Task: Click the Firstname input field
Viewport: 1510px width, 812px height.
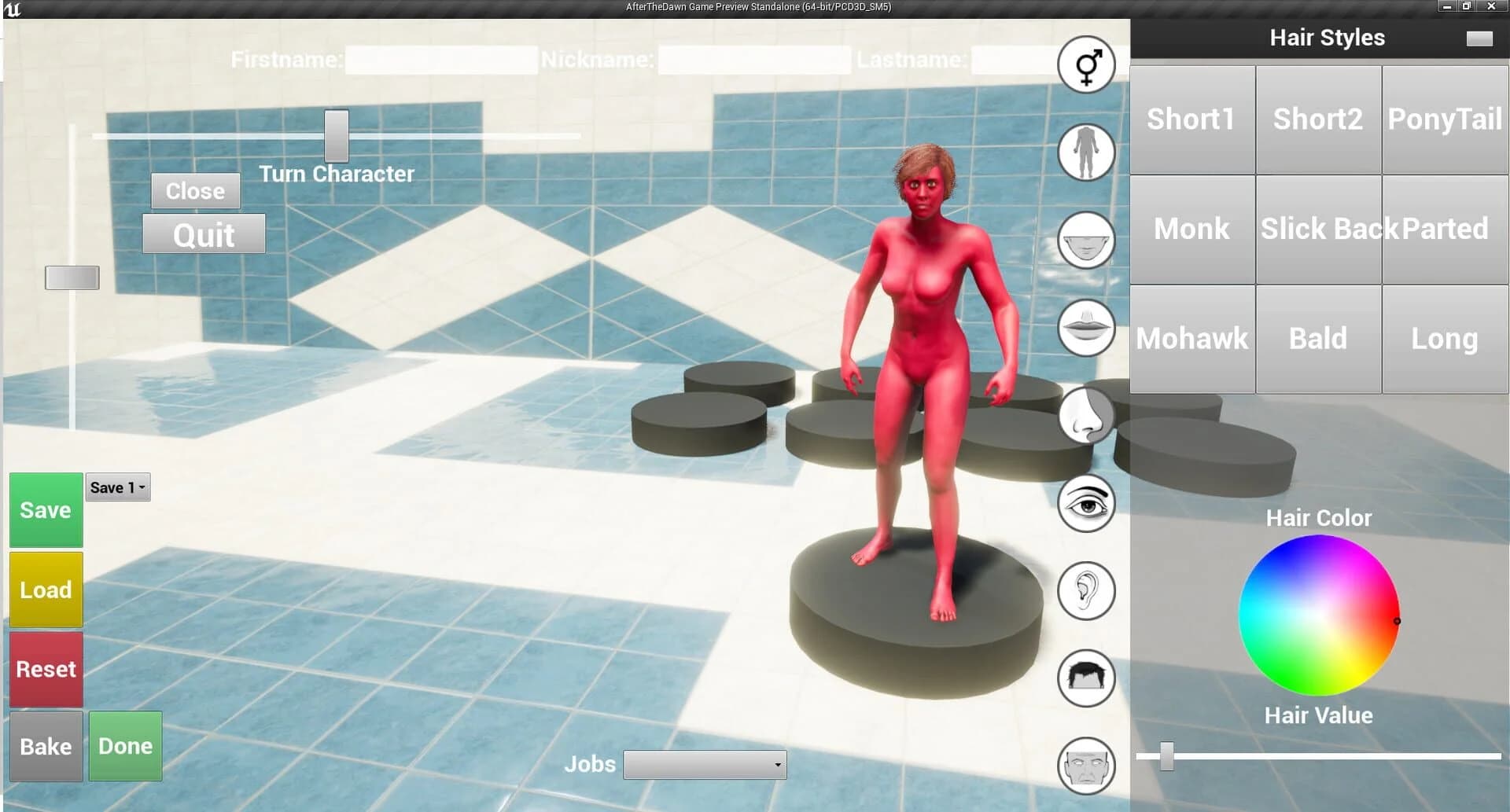Action: (440, 58)
